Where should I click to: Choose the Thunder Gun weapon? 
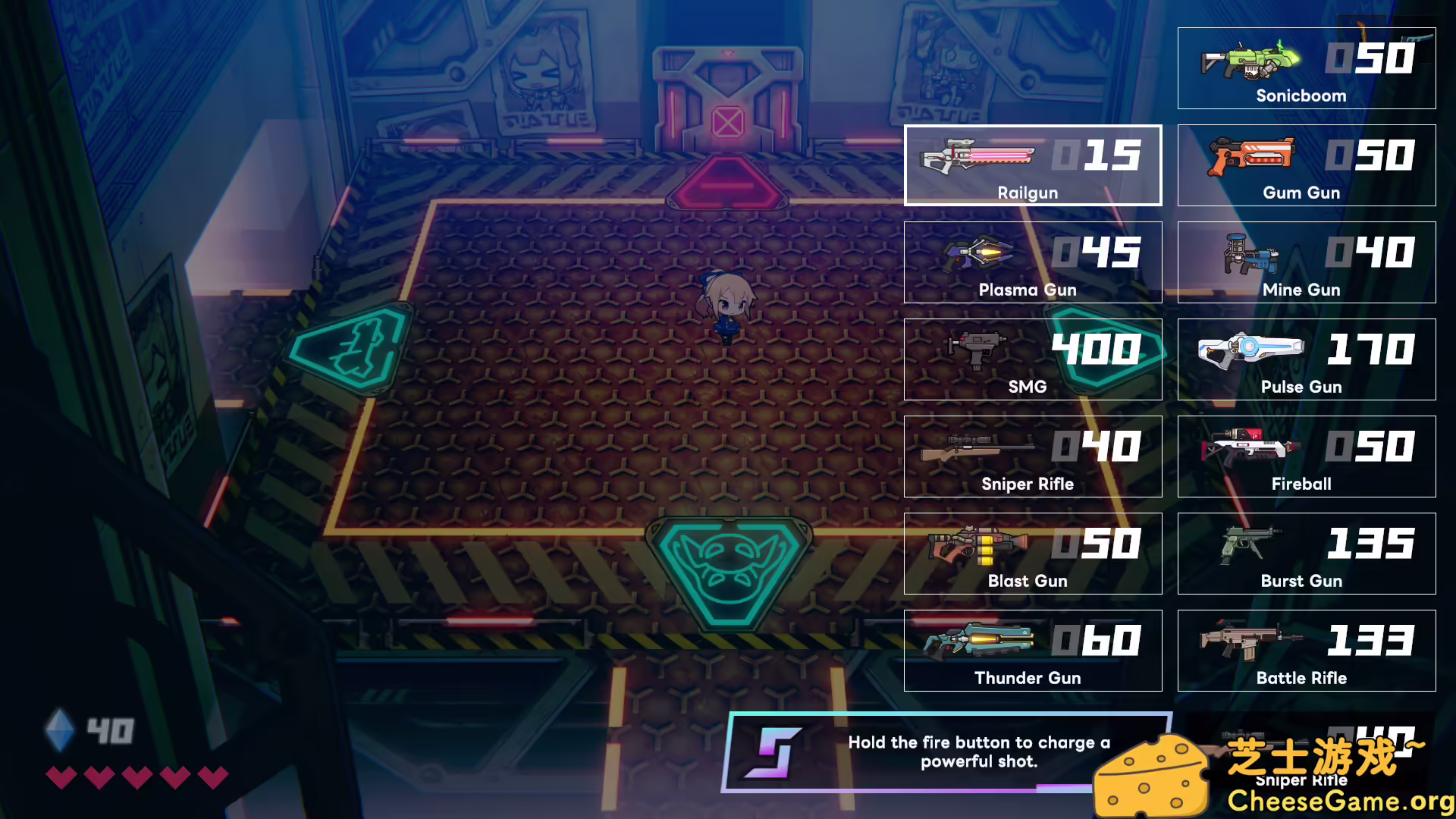pyautogui.click(x=1032, y=651)
